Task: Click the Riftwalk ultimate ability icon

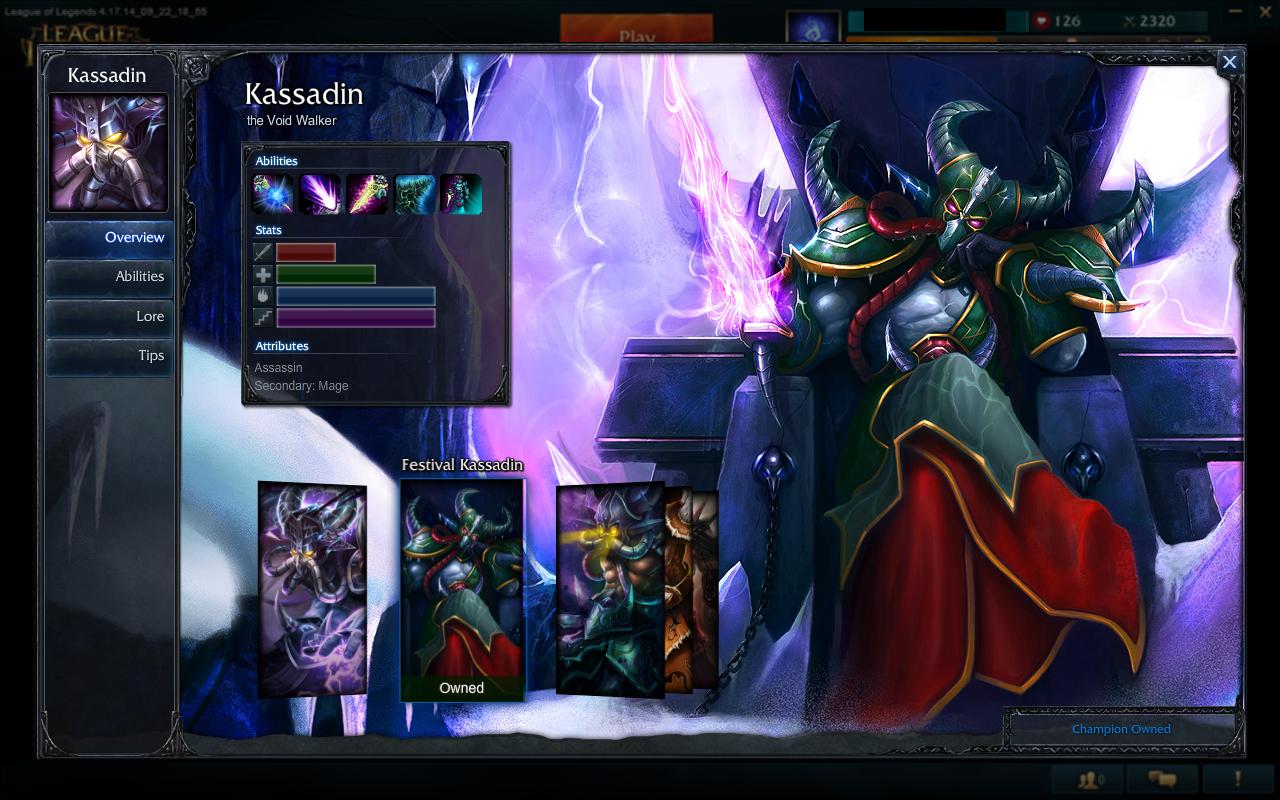Action: click(461, 194)
